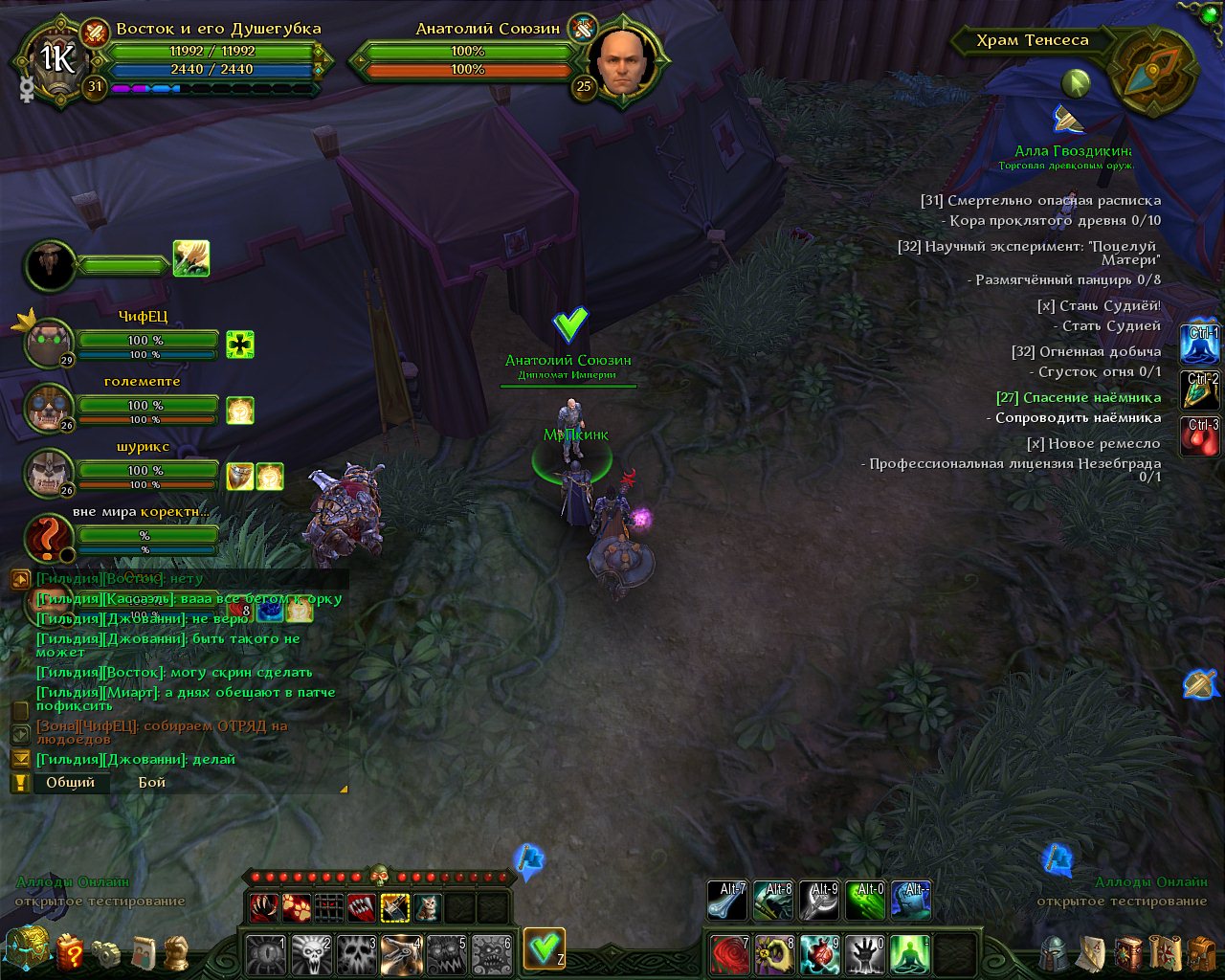Select the Общий chat tab
This screenshot has height=980, width=1225.
71,782
